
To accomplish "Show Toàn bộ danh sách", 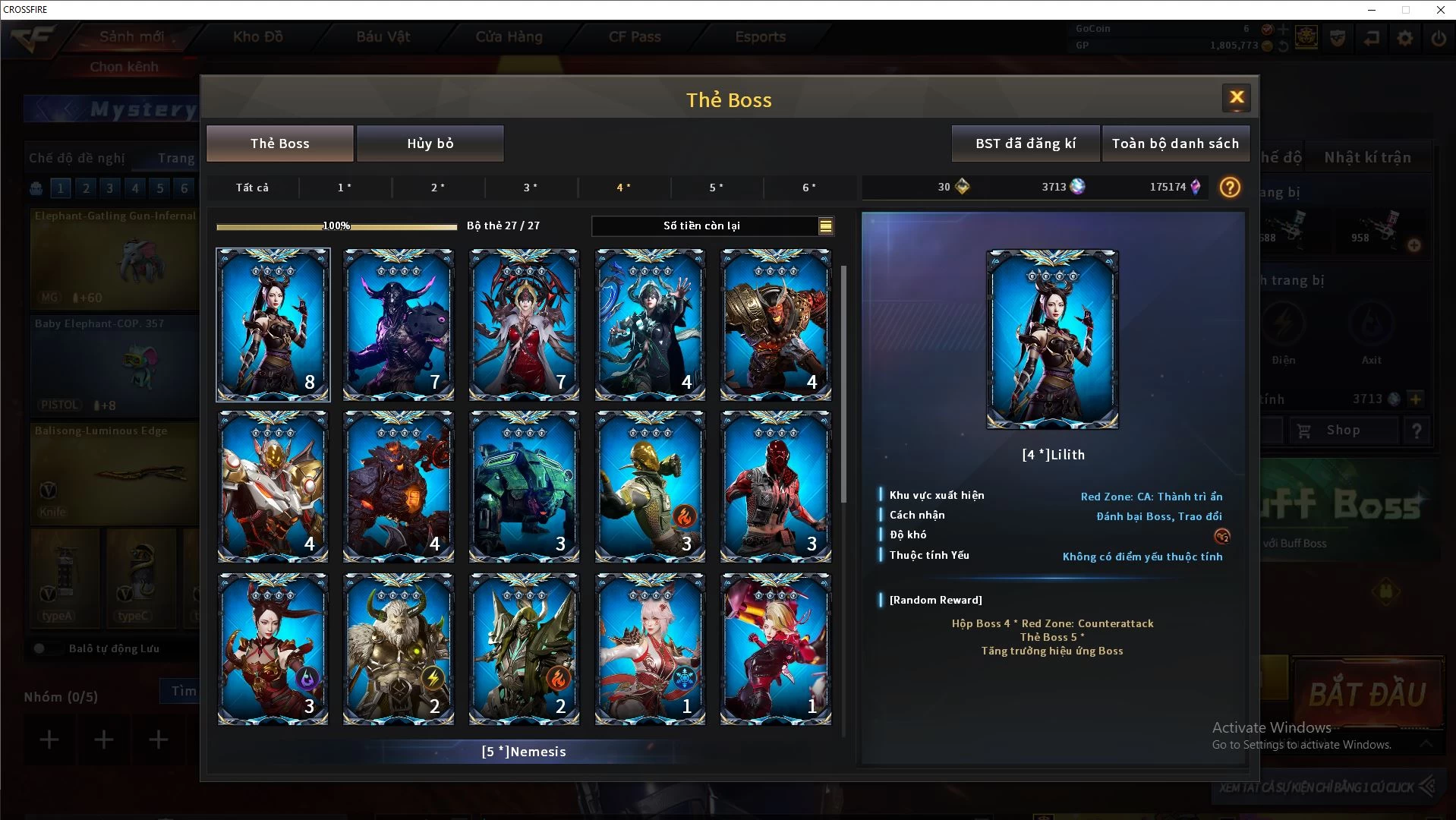I will click(1175, 143).
